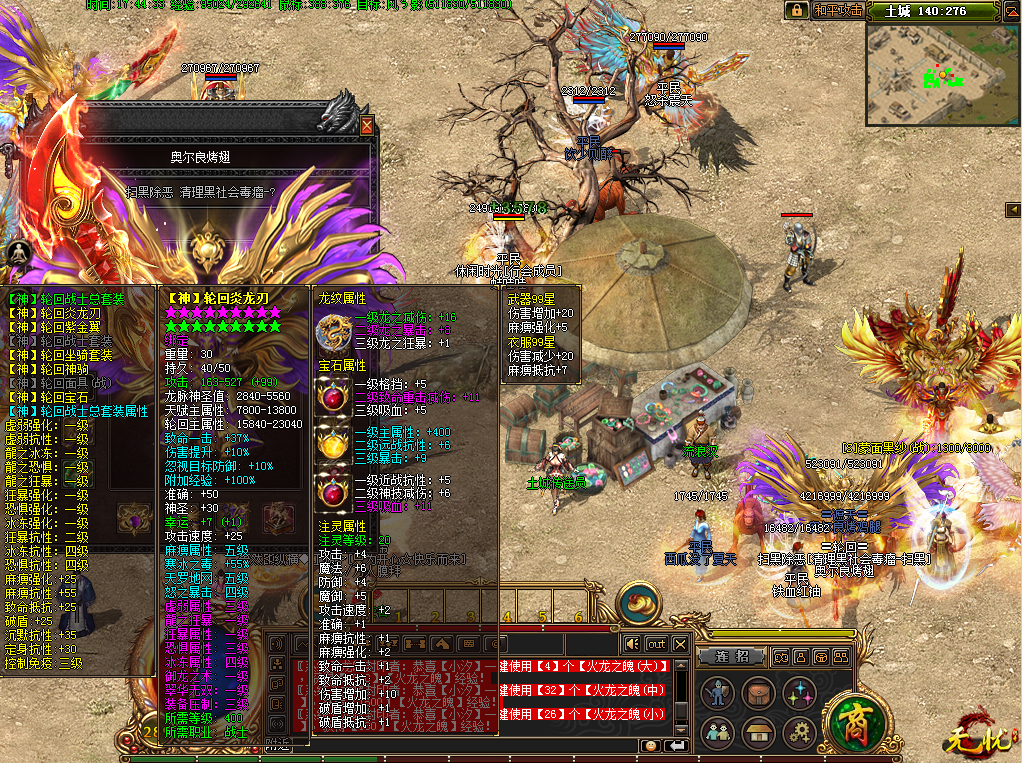Viewport: 1022px width, 763px height.
Task: Expand the side panel arrow at right edge
Action: tap(1013, 208)
